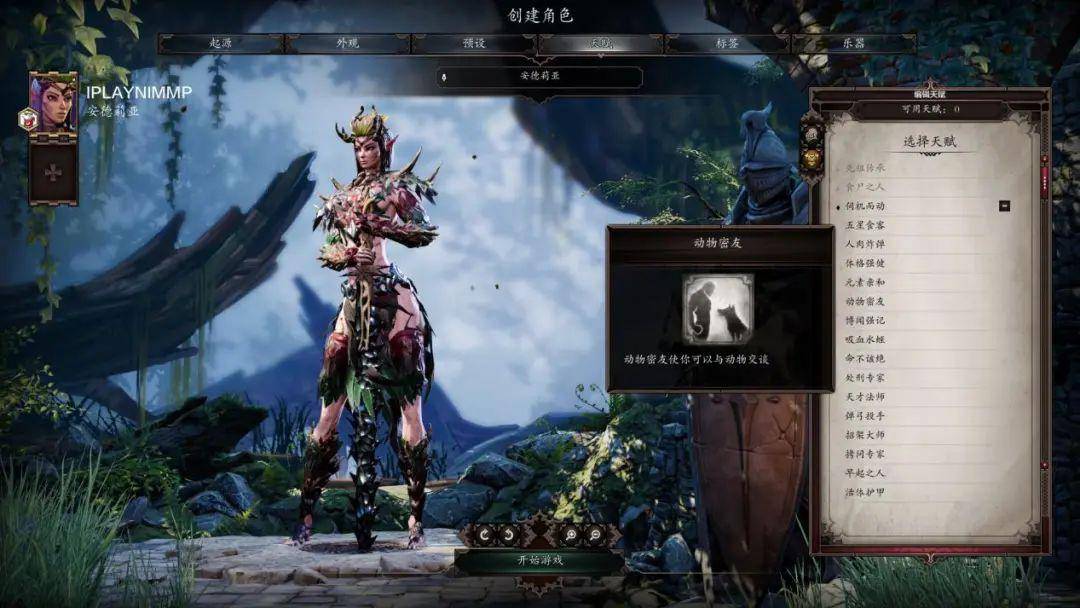This screenshot has width=1080, height=608.
Task: Remove the 伺机而动 talent with the minus button
Action: click(x=1004, y=206)
